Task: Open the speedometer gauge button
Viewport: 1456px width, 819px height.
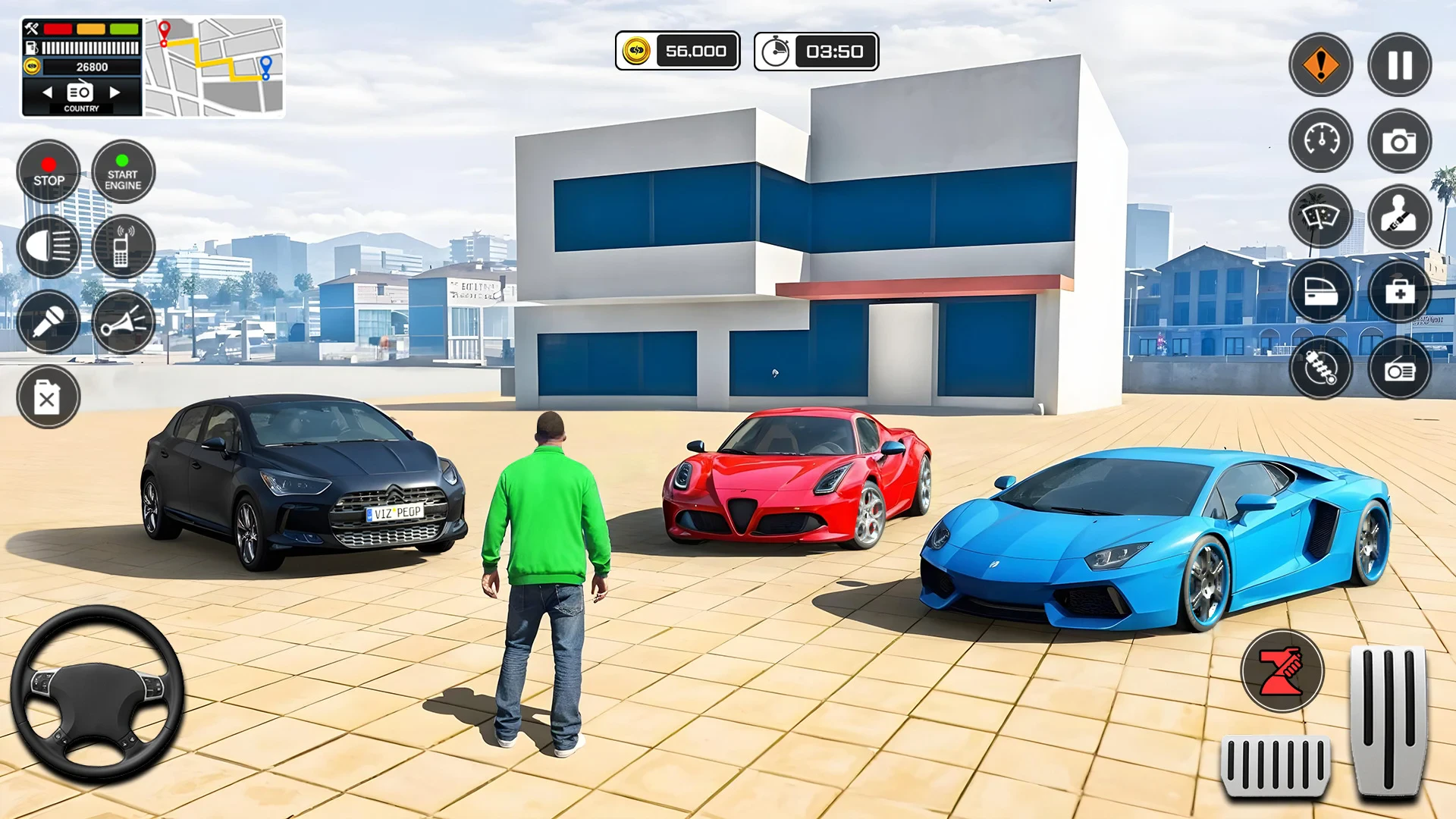Action: coord(1320,140)
